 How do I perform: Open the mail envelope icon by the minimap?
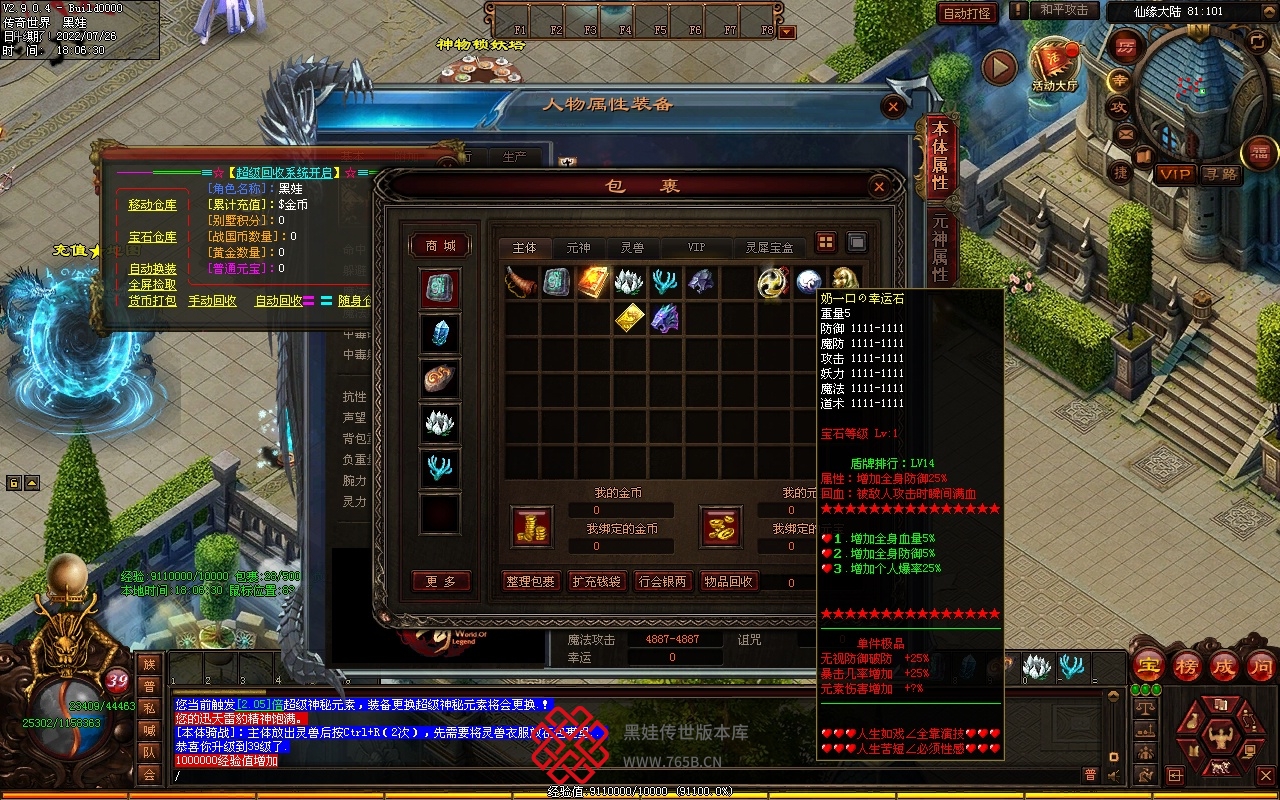(1126, 134)
